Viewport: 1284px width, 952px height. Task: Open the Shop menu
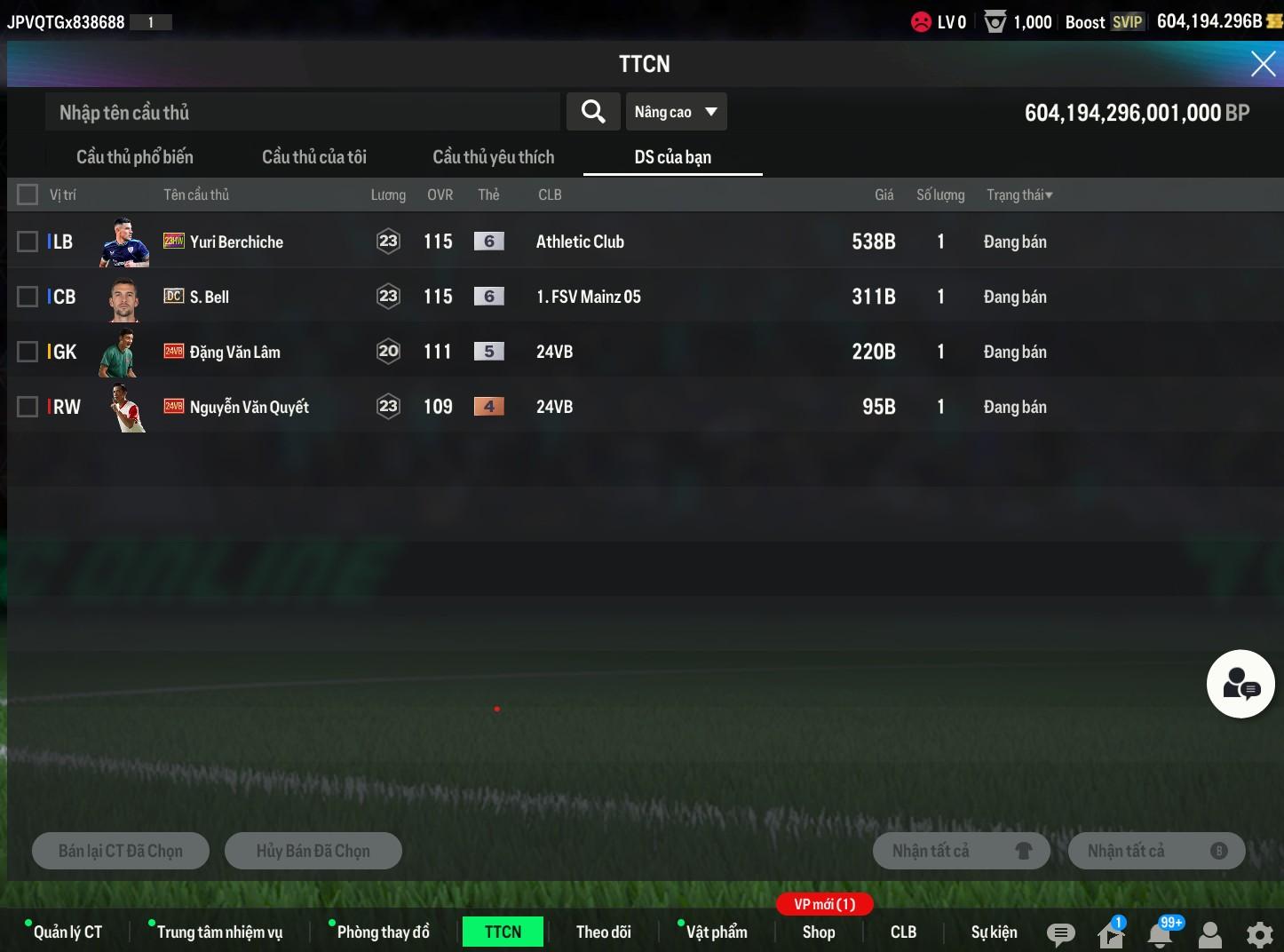click(819, 932)
